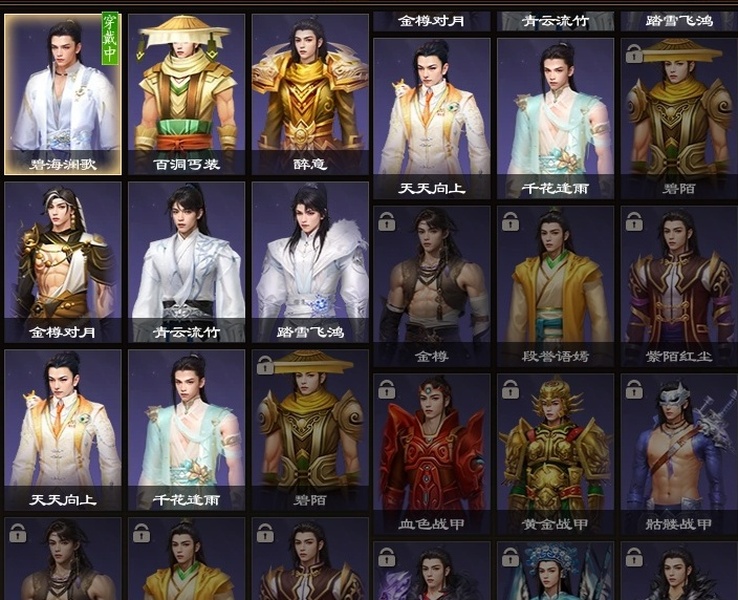Image resolution: width=738 pixels, height=600 pixels.
Task: Select the equipped 碧海潮歌 white robe outfit
Action: pyautogui.click(x=62, y=94)
